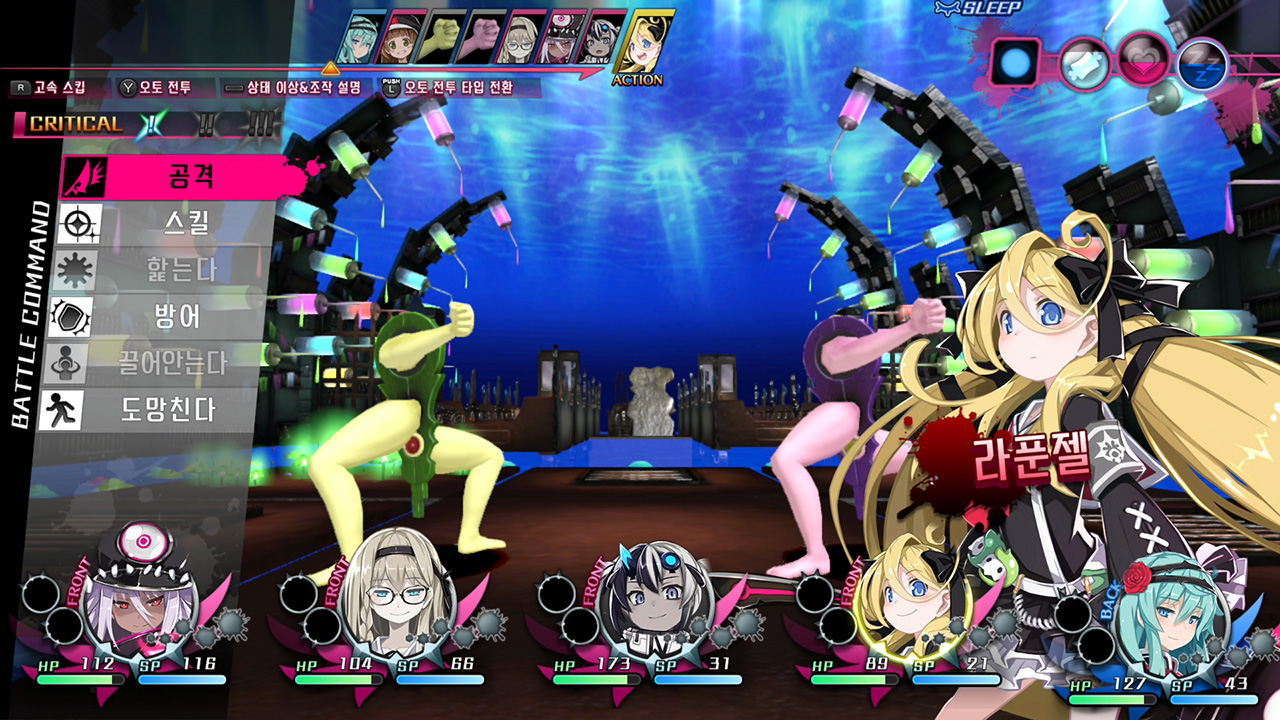Select the eye-hat white-haired girl party portrait

coord(141,602)
